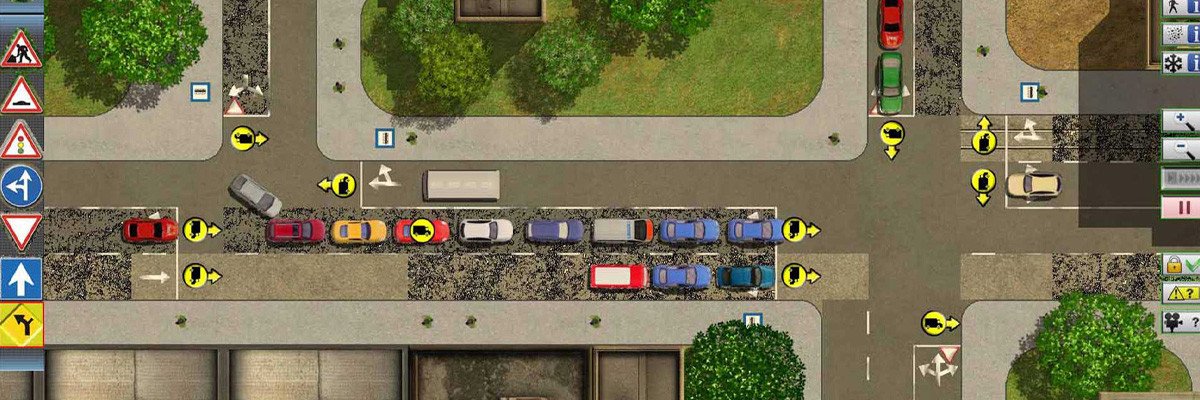Image resolution: width=1200 pixels, height=400 pixels.
Task: Pick the traffic light warning sign tool
Action: 21,141
